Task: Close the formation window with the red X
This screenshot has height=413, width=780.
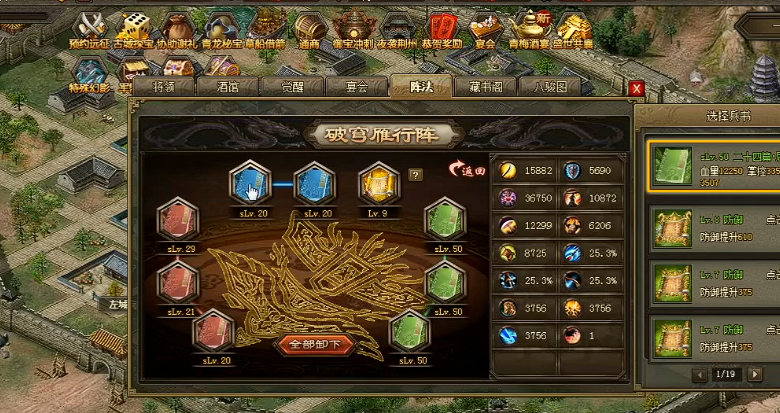Action: click(x=636, y=88)
